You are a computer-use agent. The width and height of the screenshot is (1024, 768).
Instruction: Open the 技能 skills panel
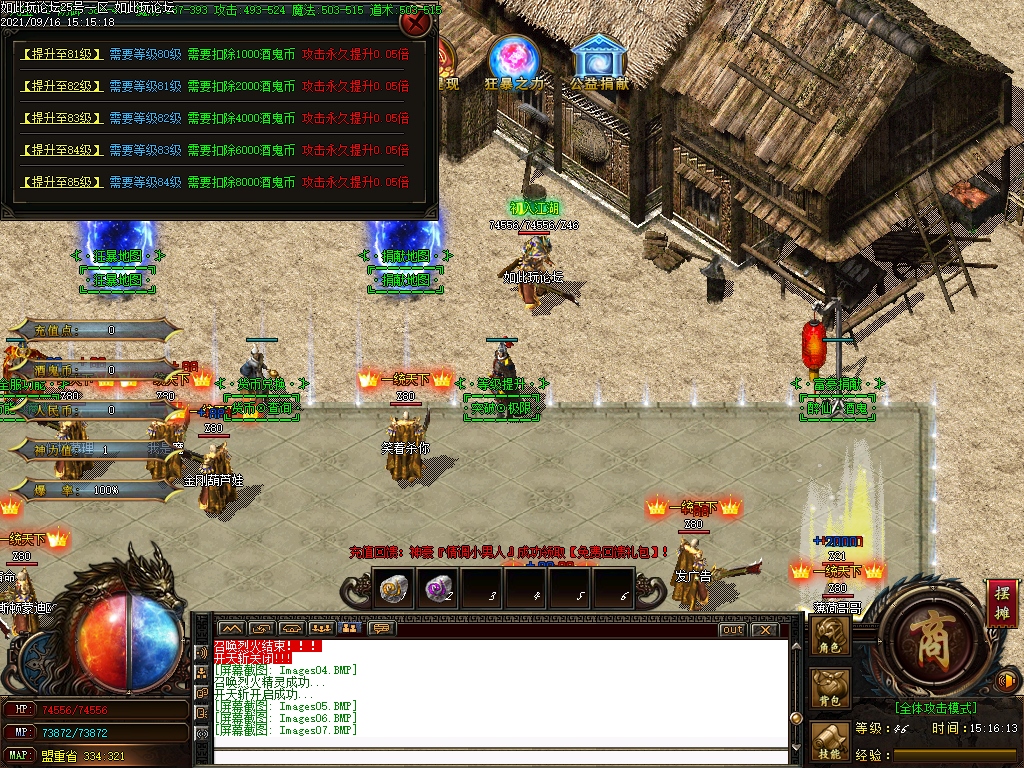click(x=831, y=738)
